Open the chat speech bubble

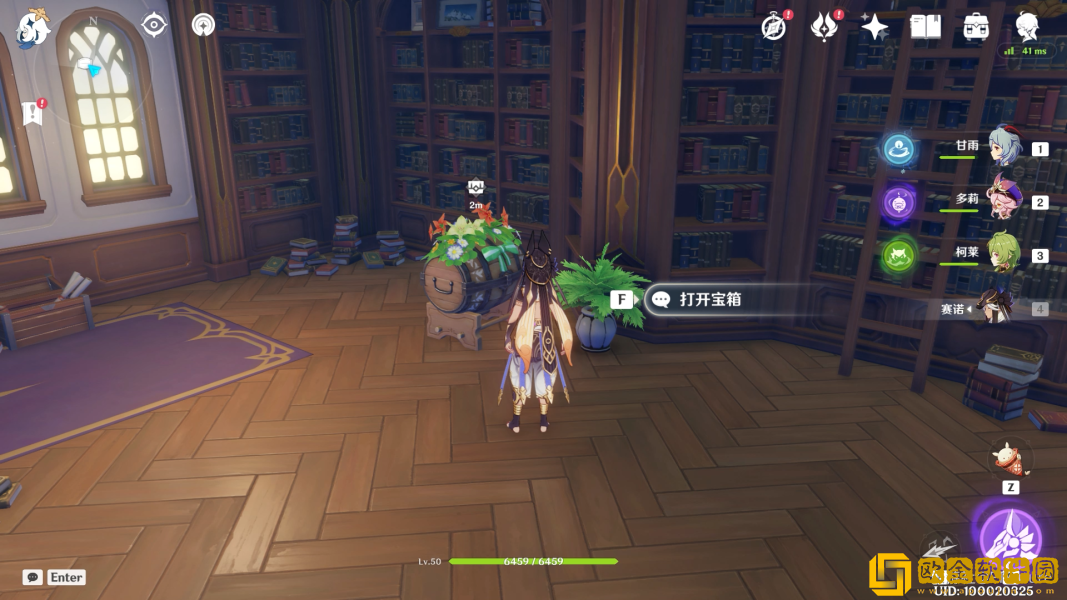click(33, 577)
